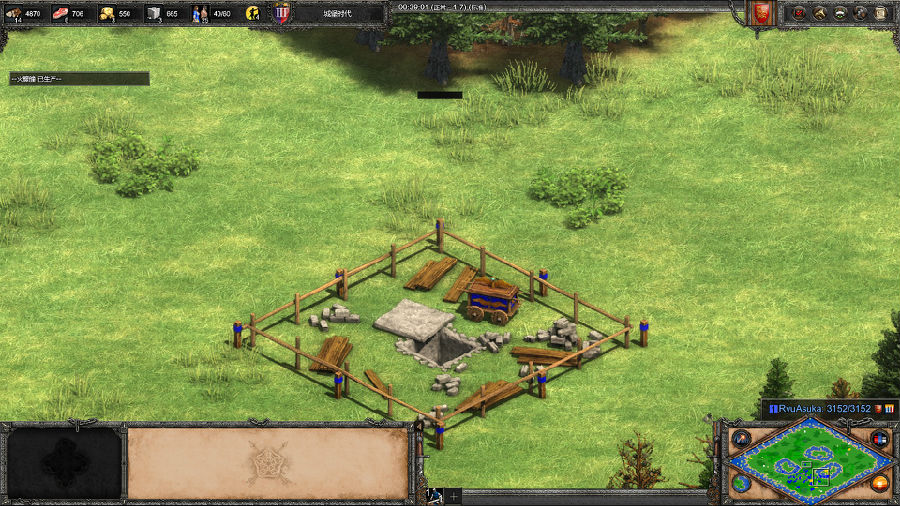Click the population villagers icon

(x=200, y=13)
